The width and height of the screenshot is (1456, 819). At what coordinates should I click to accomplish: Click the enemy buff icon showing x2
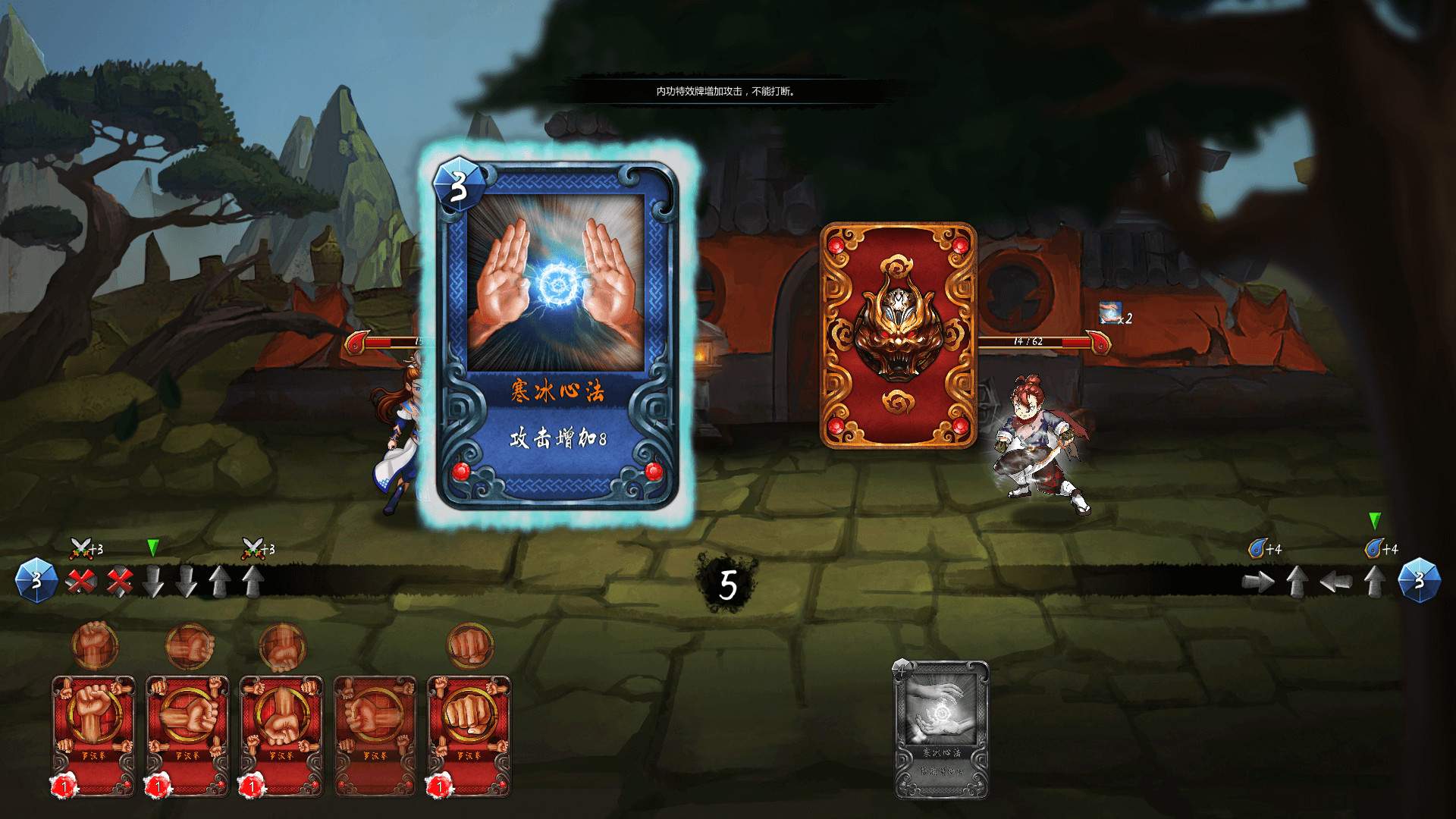coord(1112,314)
